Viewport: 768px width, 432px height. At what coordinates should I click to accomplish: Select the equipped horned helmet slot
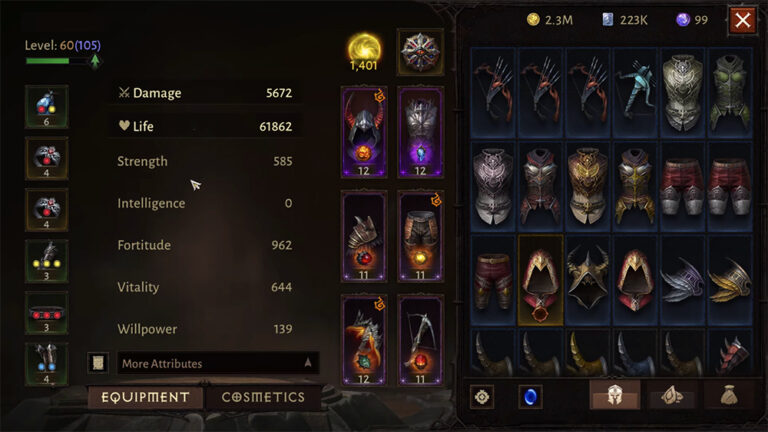pyautogui.click(x=363, y=131)
